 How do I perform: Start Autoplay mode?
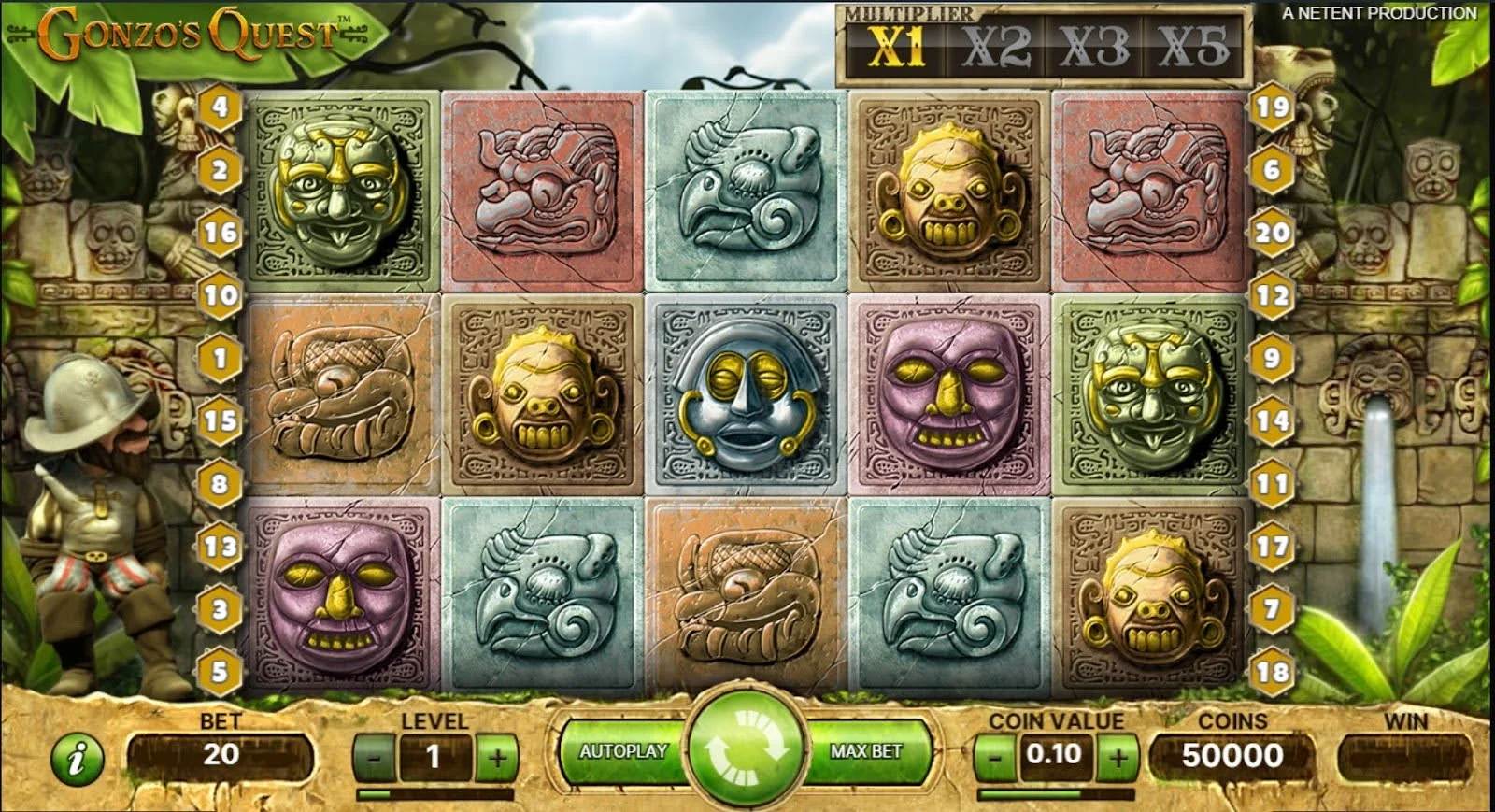pyautogui.click(x=622, y=751)
